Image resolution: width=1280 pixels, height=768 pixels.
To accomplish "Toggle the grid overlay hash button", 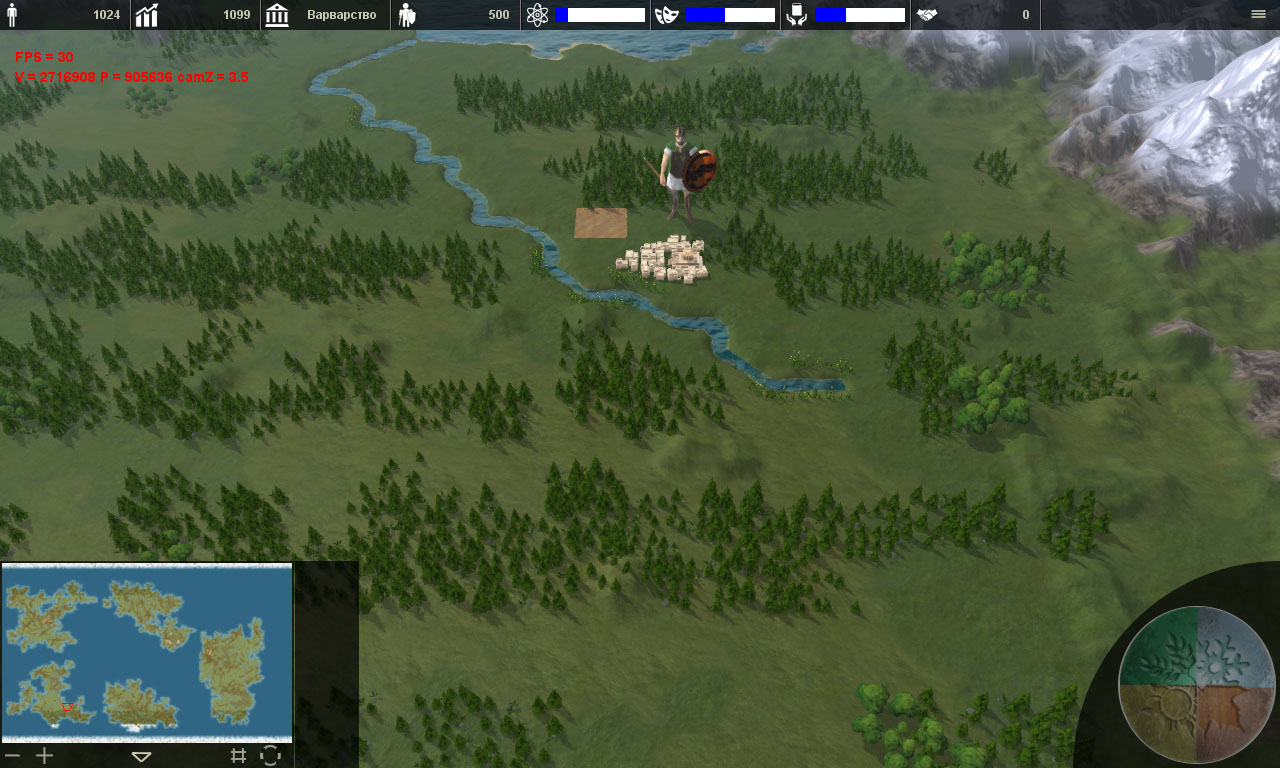I will click(238, 756).
